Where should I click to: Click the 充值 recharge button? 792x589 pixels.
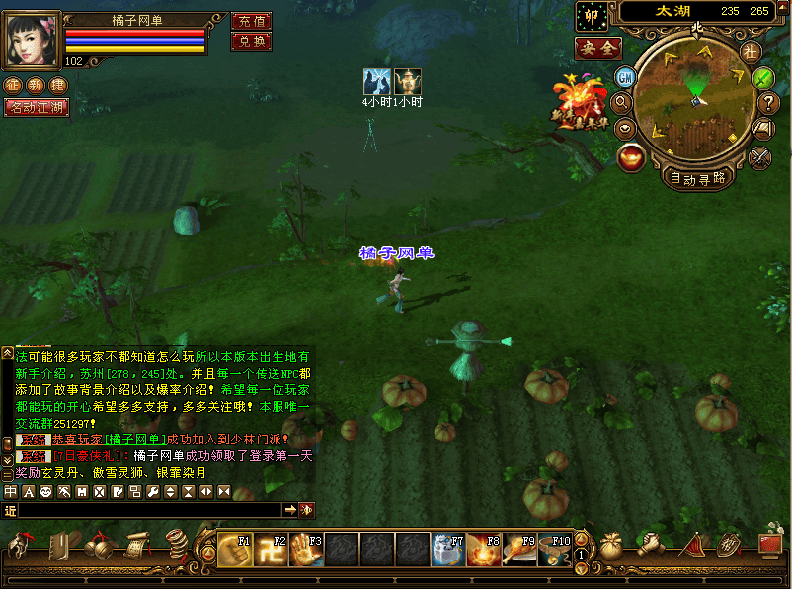tap(251, 21)
